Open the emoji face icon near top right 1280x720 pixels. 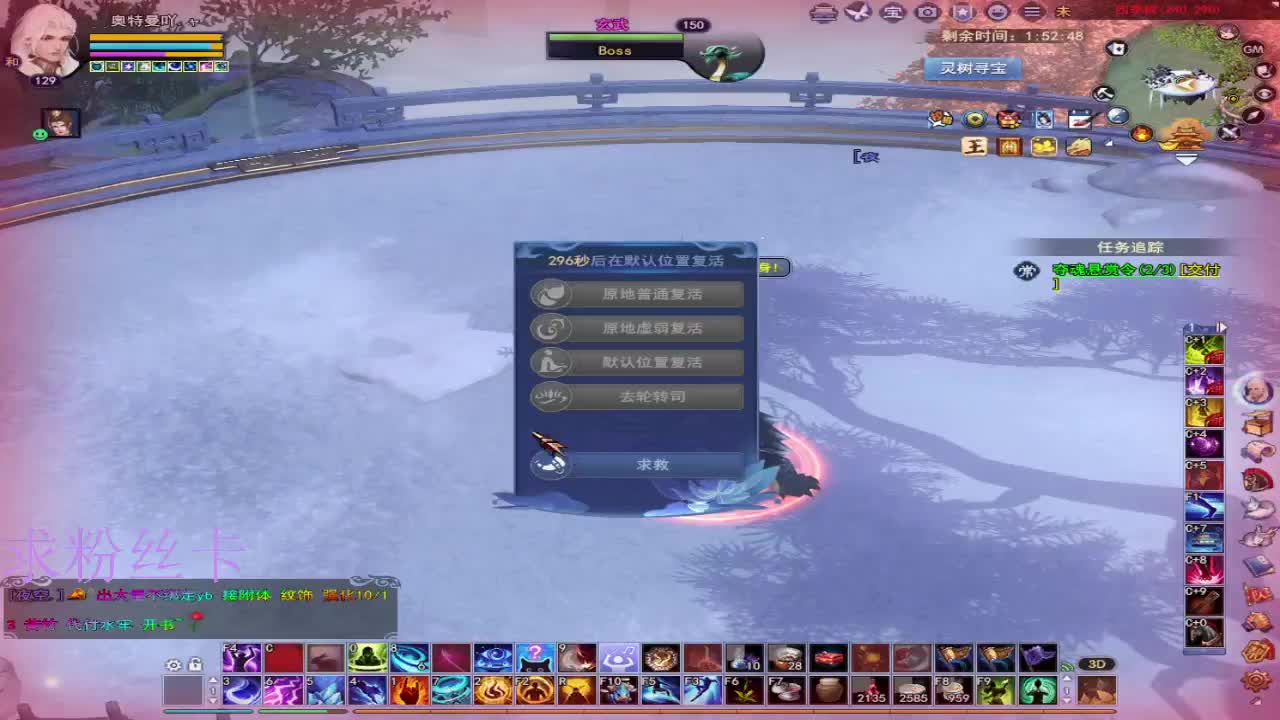tap(996, 12)
